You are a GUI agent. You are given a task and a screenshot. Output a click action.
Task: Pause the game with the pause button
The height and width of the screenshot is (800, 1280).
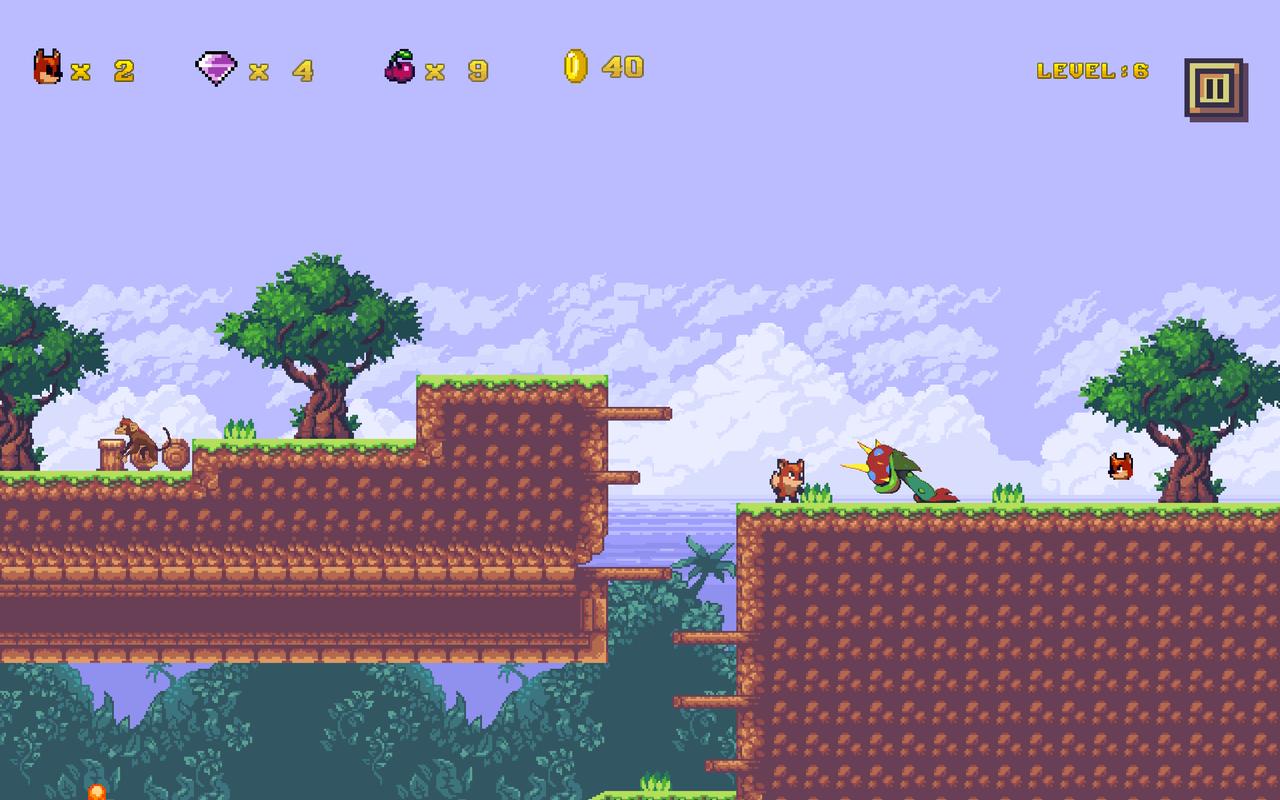tap(1213, 89)
